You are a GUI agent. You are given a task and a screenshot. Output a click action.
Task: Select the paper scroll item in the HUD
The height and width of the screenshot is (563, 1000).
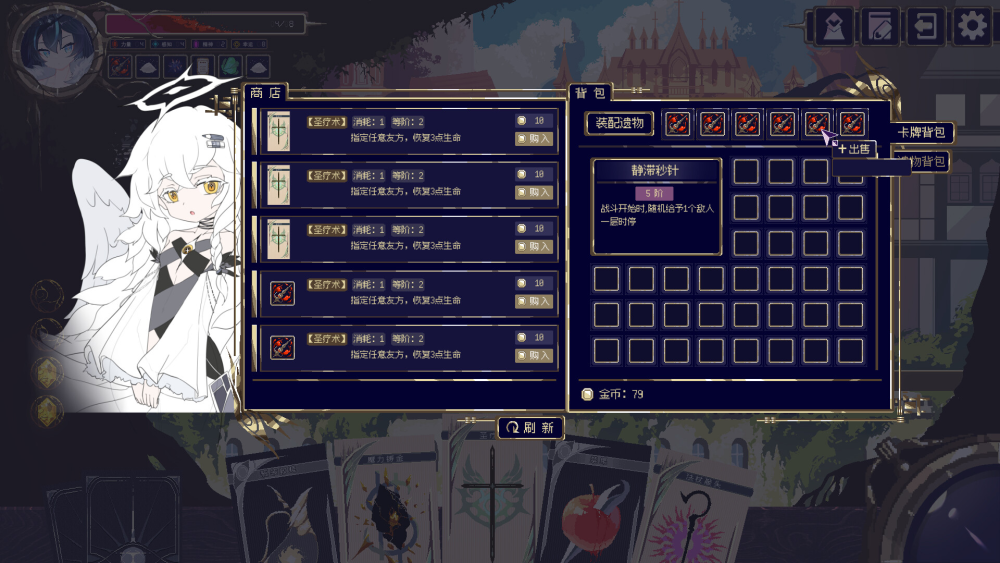[x=204, y=67]
